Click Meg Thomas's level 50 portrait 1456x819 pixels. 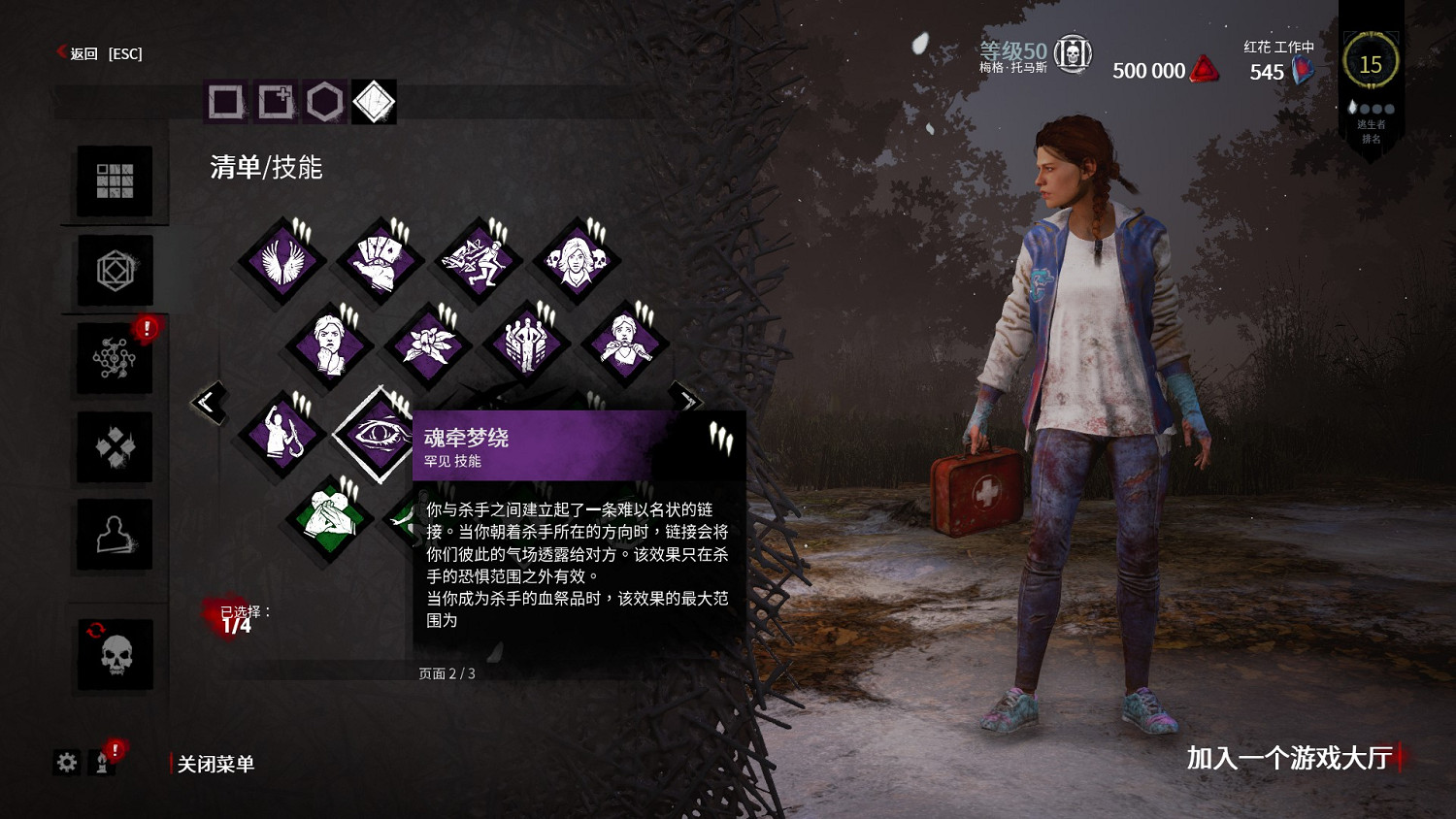(1073, 55)
